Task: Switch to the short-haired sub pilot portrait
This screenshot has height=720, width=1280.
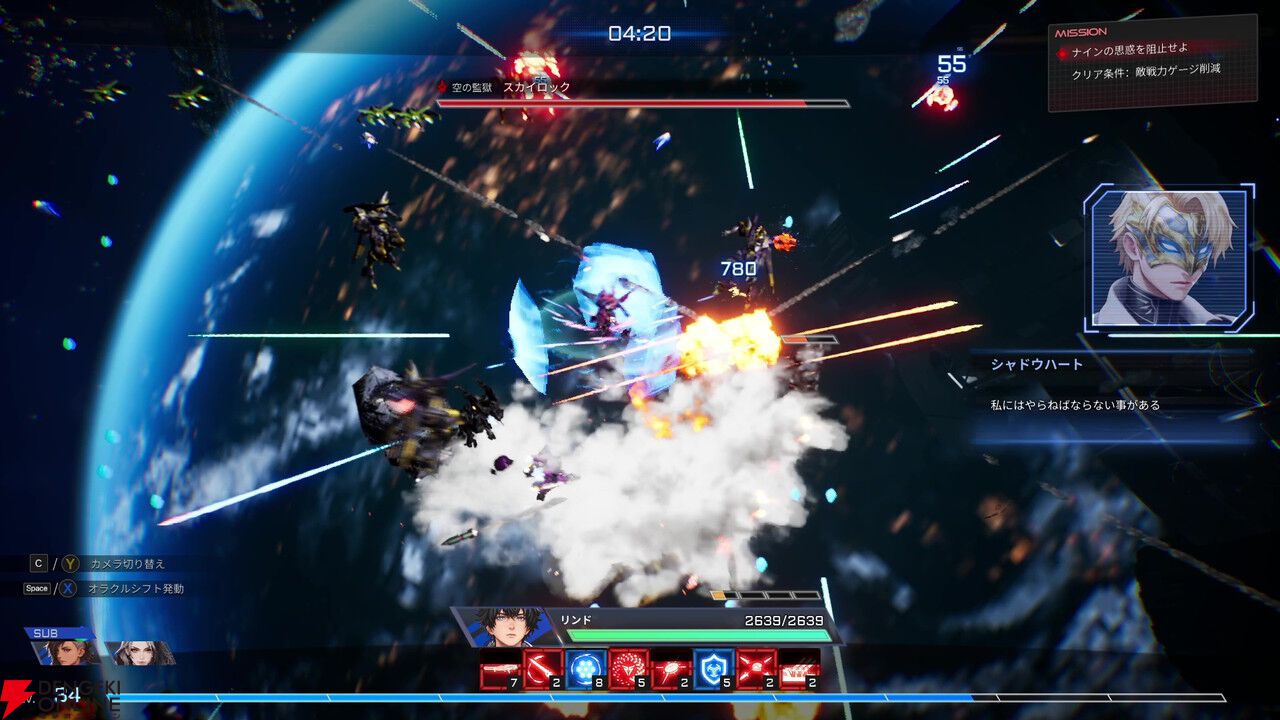Action: coord(66,653)
